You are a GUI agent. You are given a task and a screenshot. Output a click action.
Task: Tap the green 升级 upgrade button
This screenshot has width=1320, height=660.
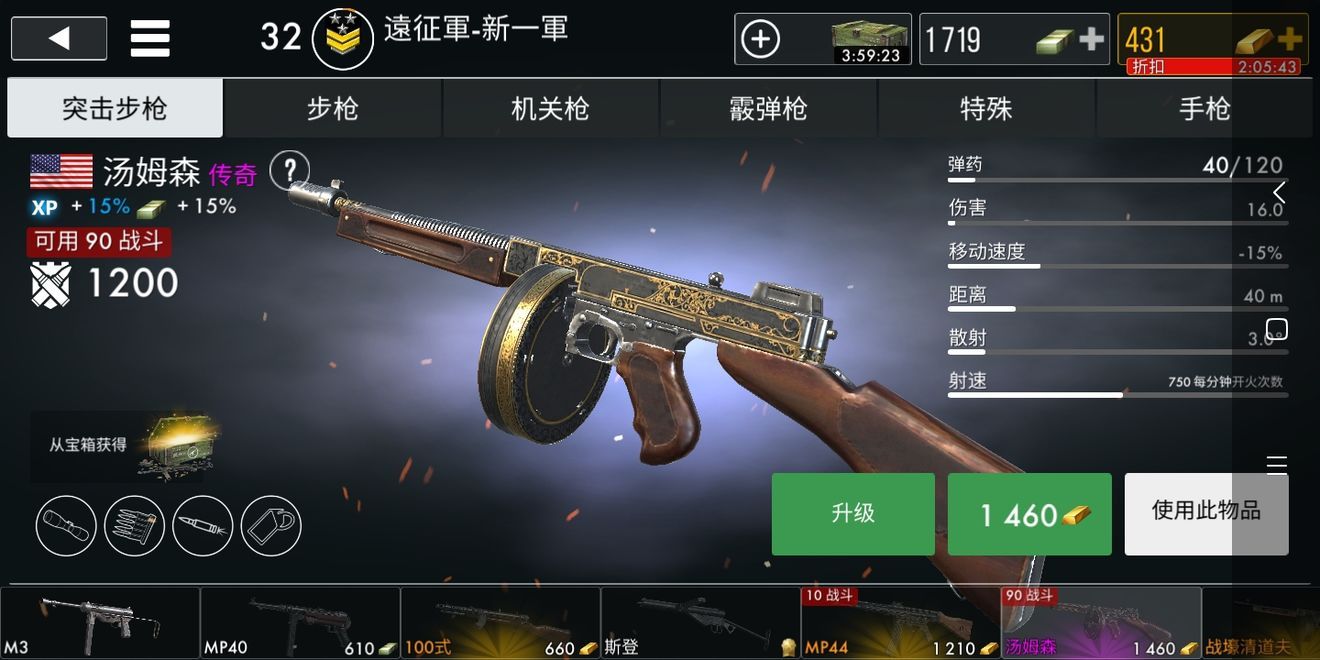[x=853, y=514]
